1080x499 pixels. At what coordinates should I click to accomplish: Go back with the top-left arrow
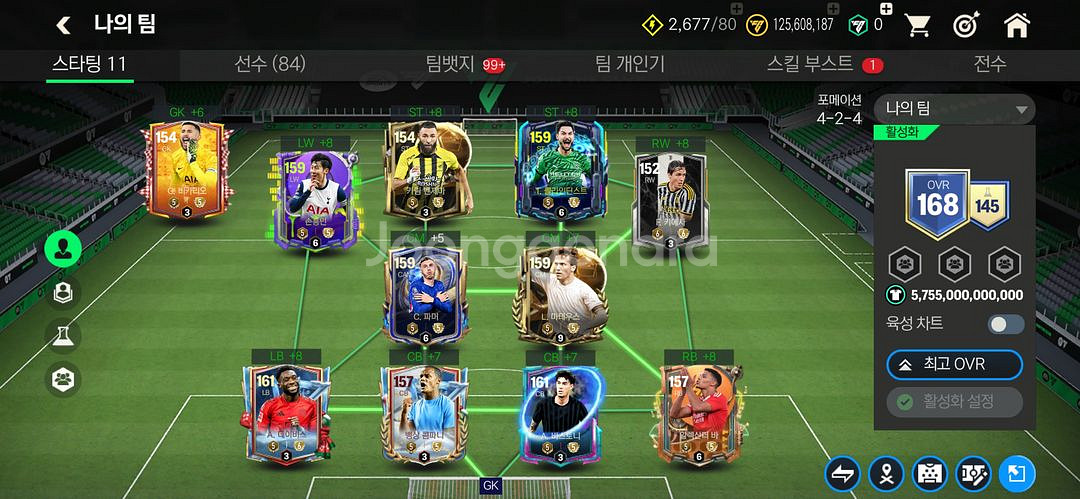[x=63, y=24]
